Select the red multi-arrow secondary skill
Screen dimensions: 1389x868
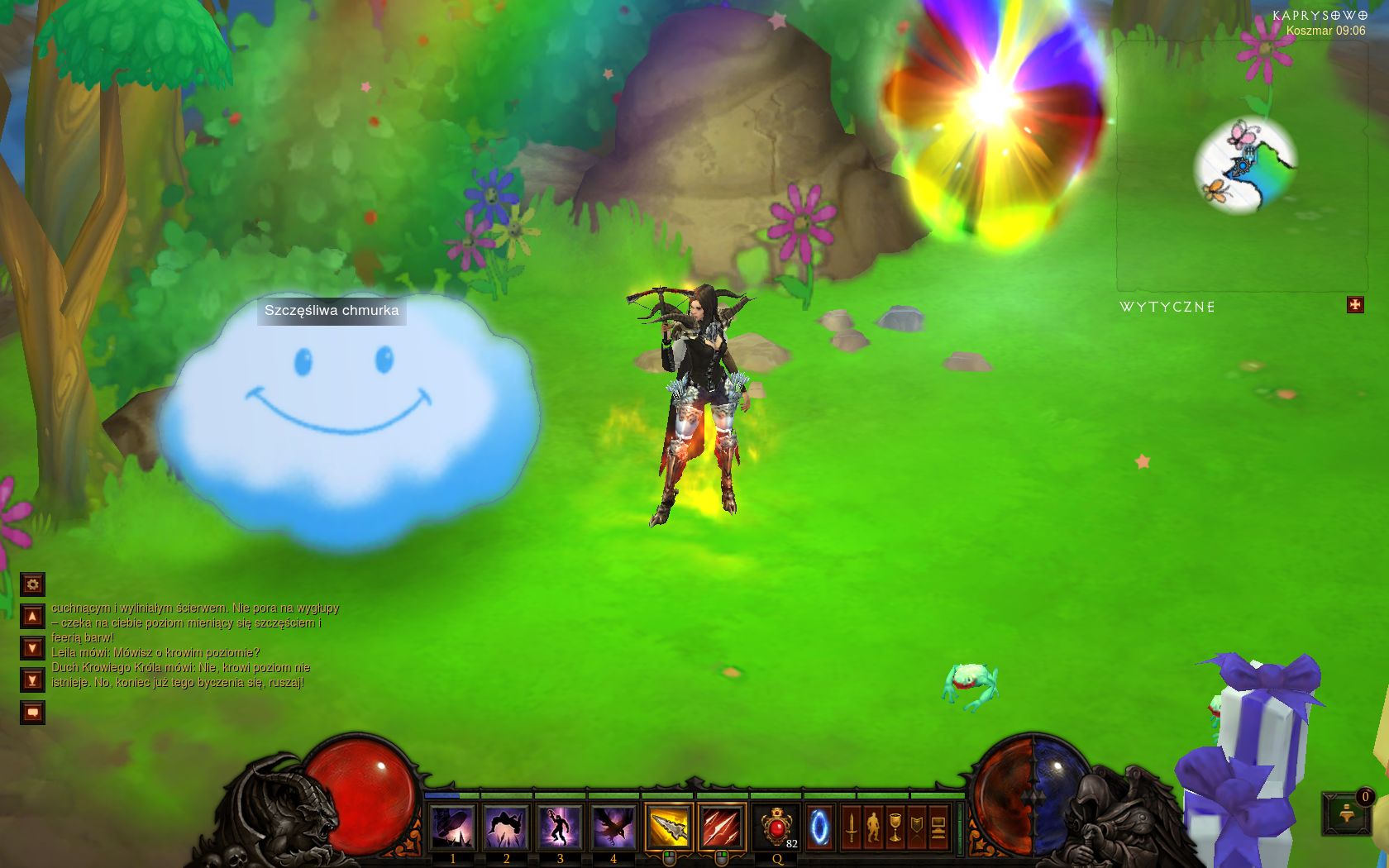722,827
